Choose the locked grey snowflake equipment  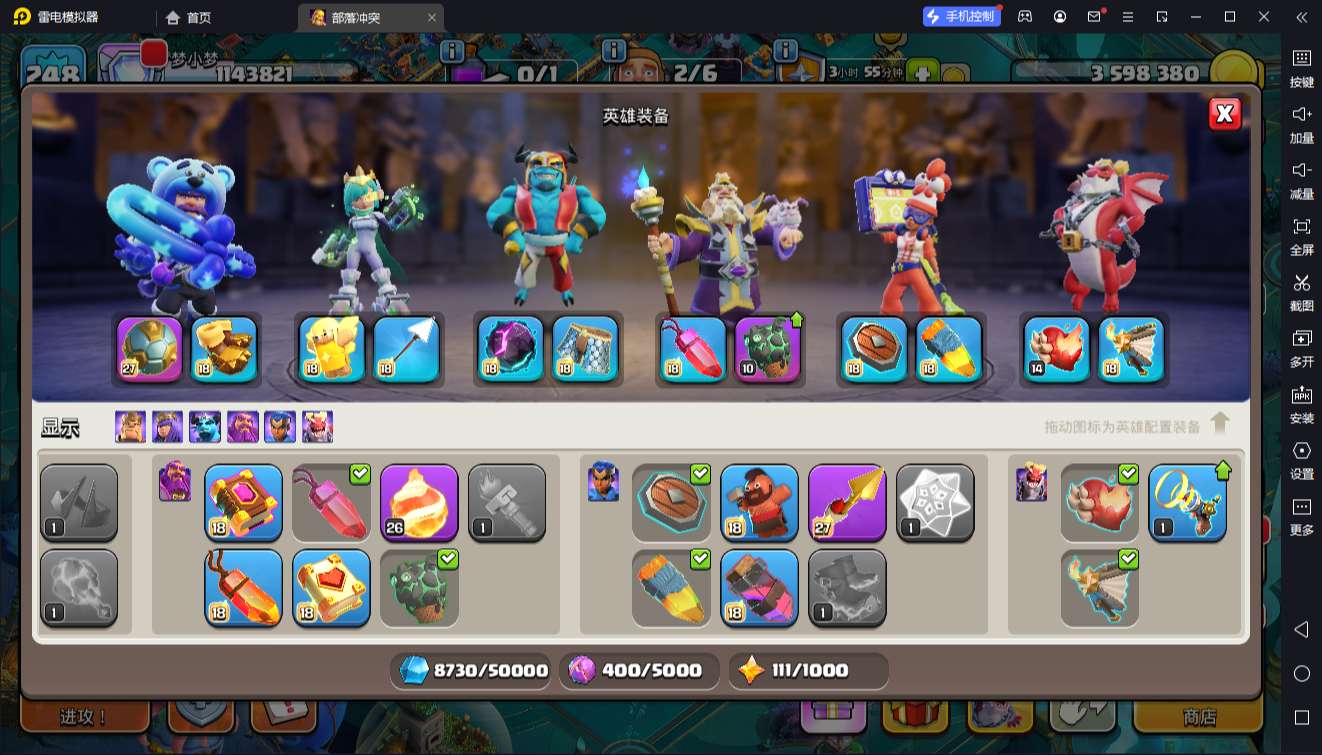pos(935,502)
